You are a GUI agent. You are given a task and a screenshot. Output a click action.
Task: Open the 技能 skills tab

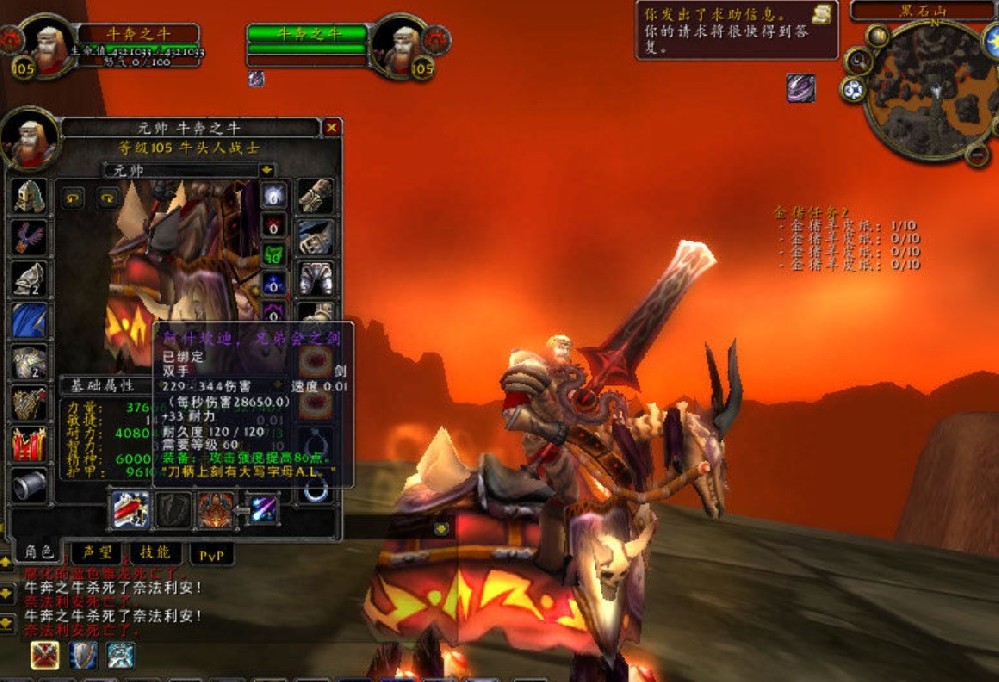pos(156,552)
